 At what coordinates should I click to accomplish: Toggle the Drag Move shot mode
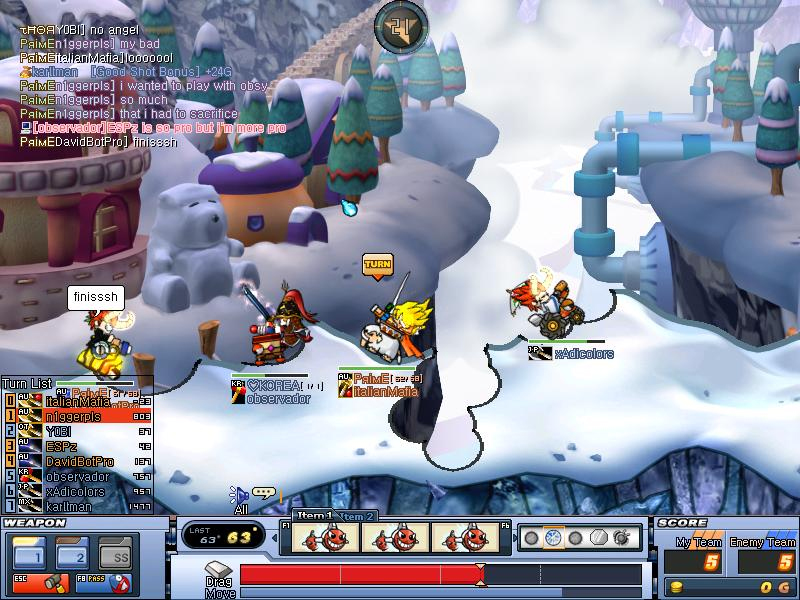pyautogui.click(x=219, y=587)
